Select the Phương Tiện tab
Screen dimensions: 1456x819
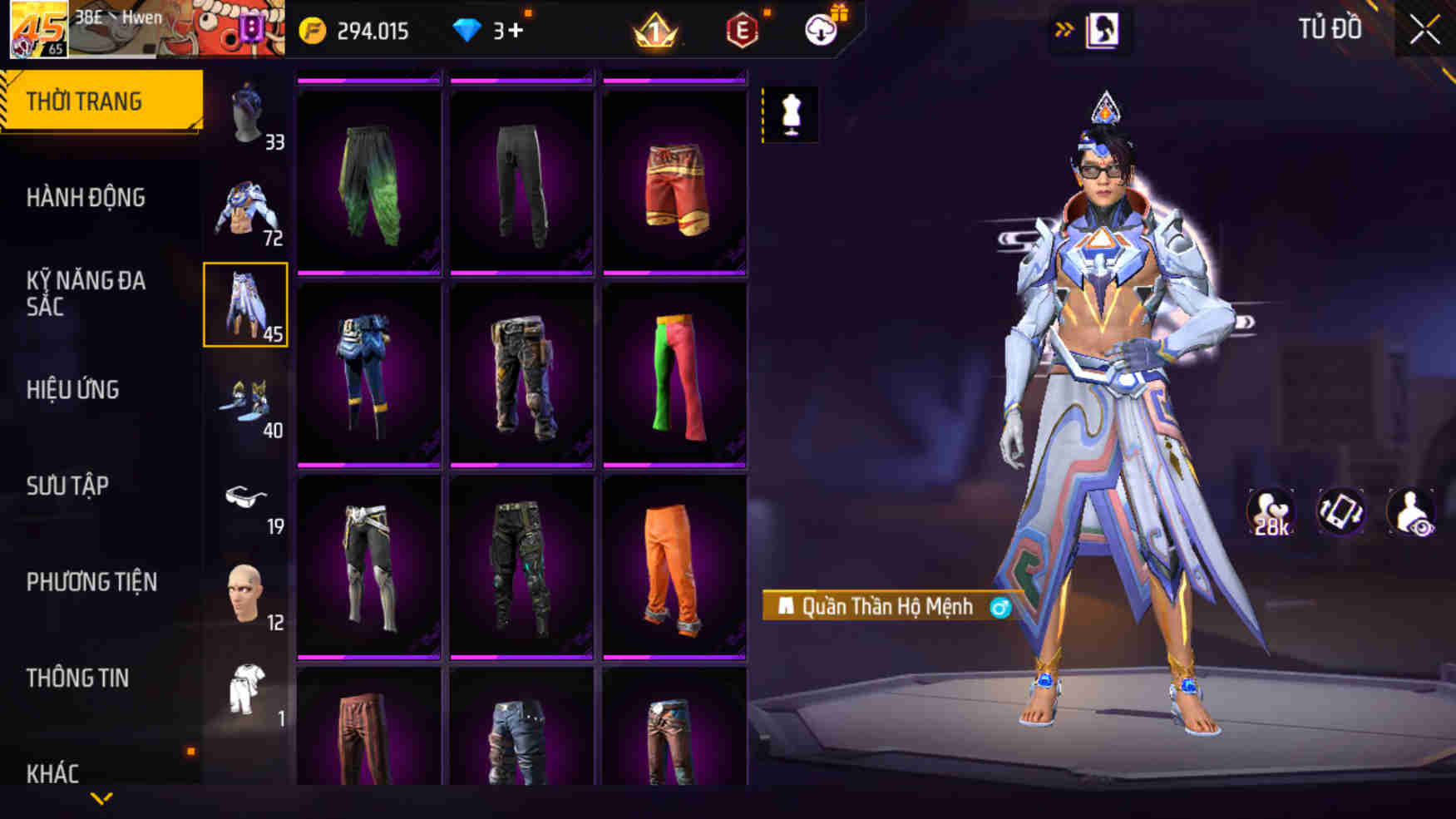pos(91,582)
